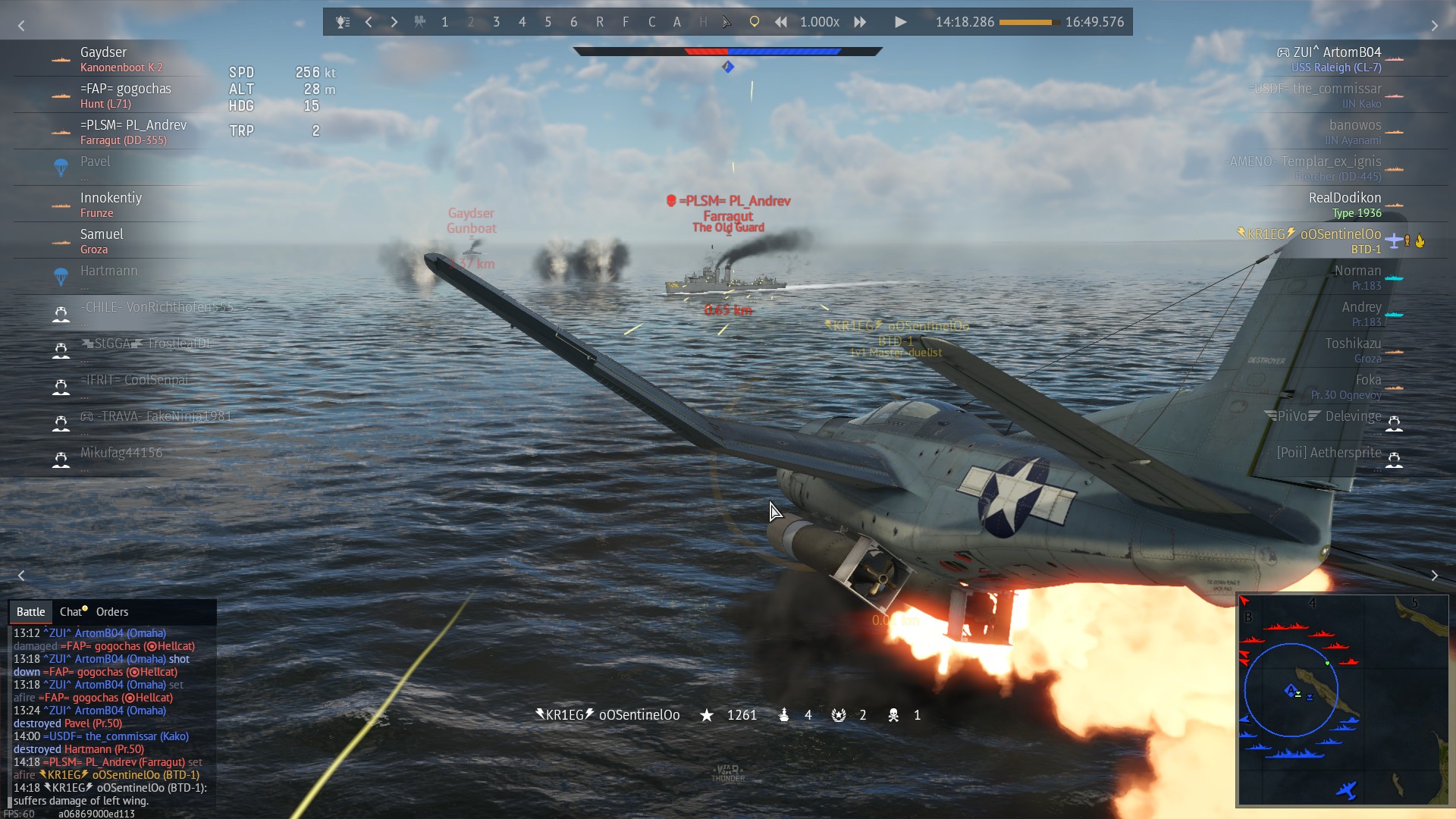Open the trophy scoreboard list icon
Viewport: 1456px width, 819px height.
click(343, 22)
